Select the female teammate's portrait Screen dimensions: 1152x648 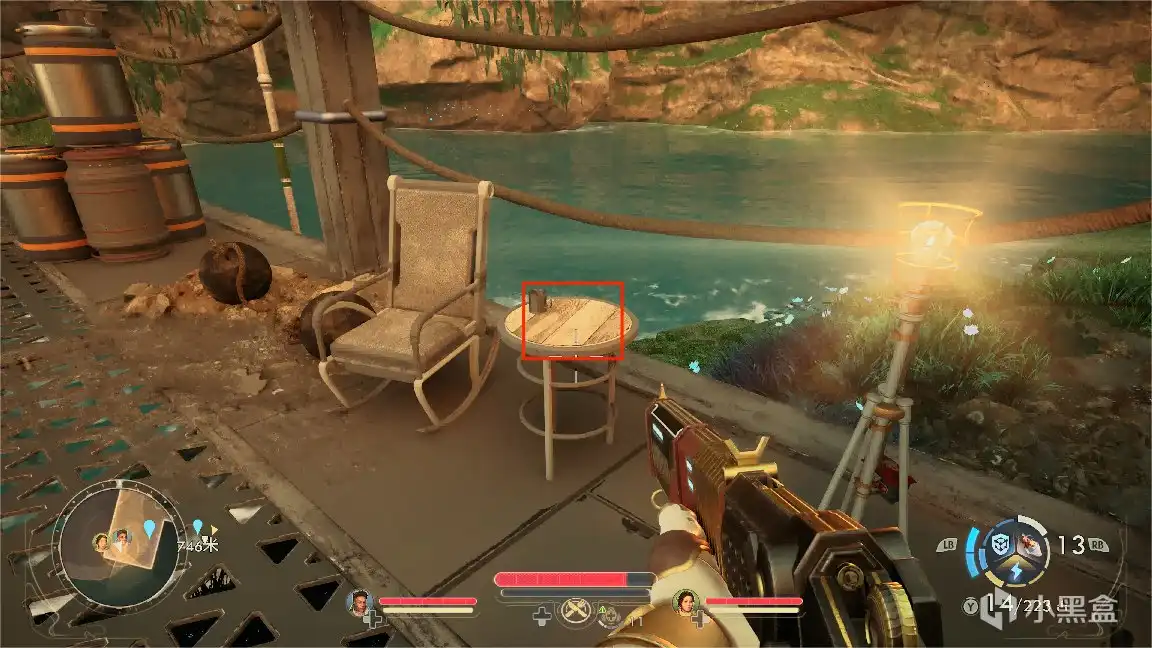(x=687, y=602)
